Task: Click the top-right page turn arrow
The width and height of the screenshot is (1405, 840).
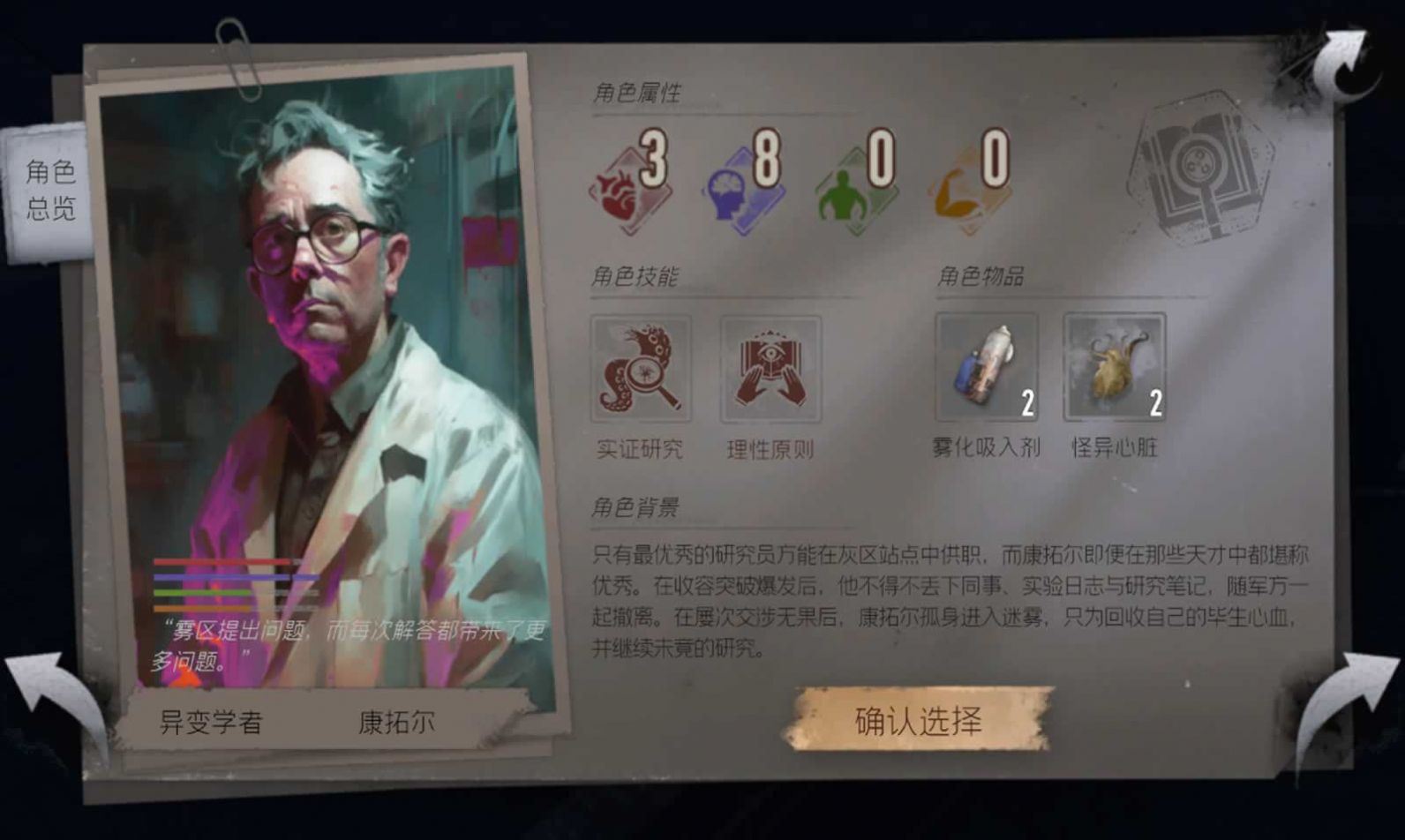Action: pyautogui.click(x=1343, y=62)
